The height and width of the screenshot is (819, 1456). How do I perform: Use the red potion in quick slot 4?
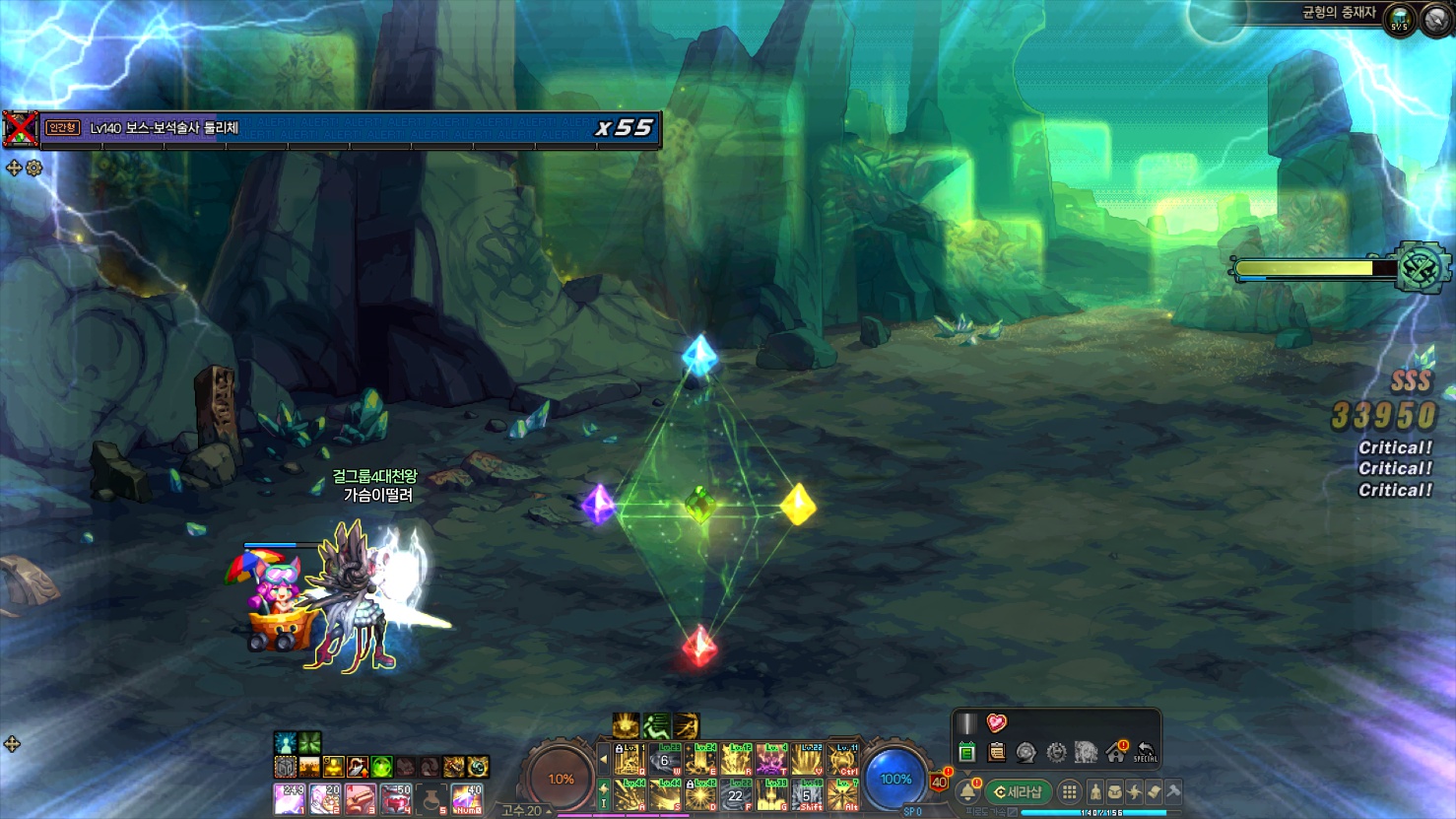396,798
